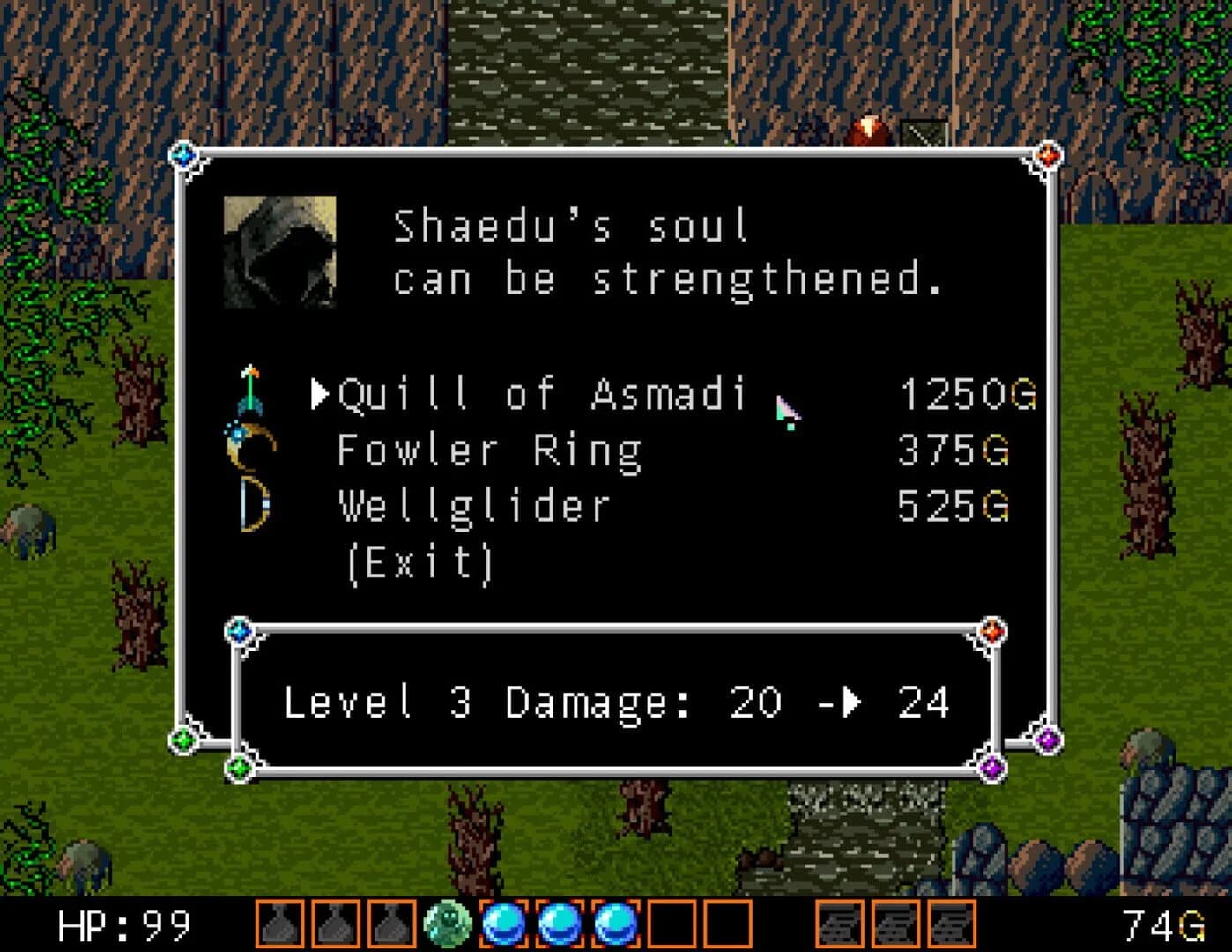Select the Wellglider shop entry
This screenshot has width=1232, height=952.
tap(472, 504)
